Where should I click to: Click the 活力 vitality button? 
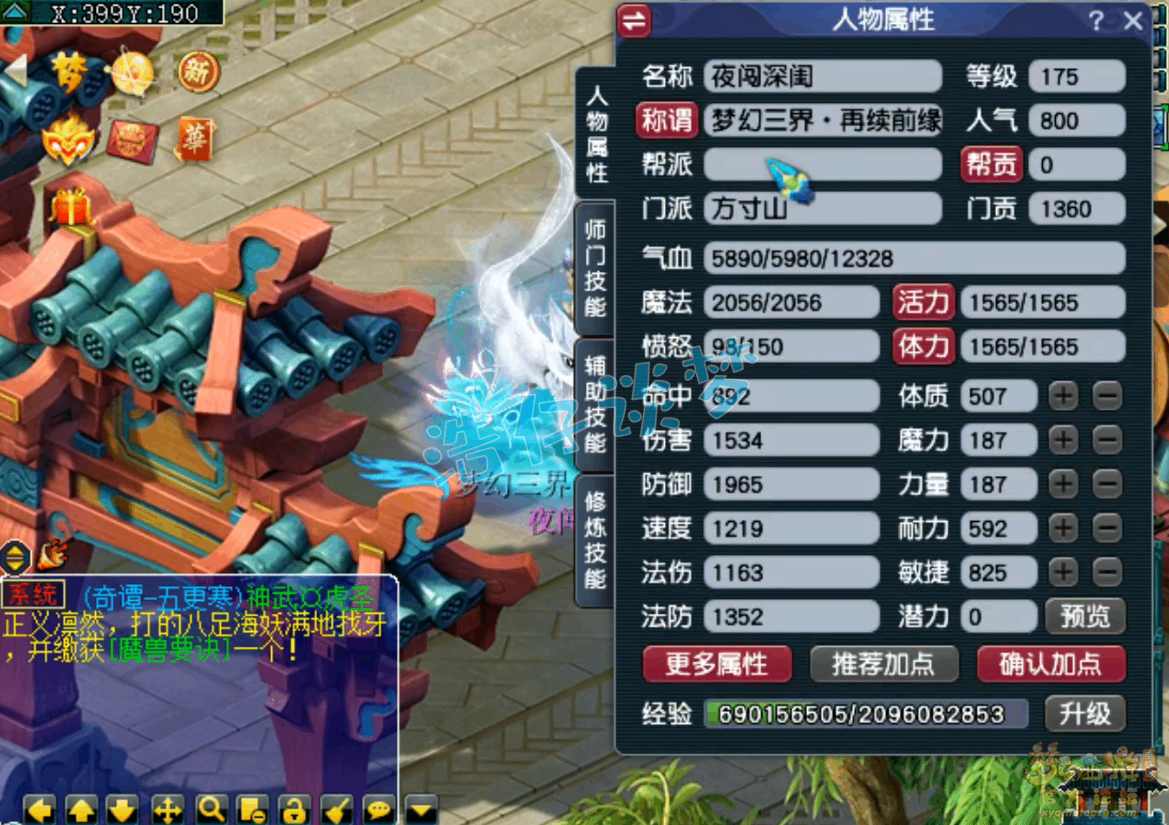(923, 302)
